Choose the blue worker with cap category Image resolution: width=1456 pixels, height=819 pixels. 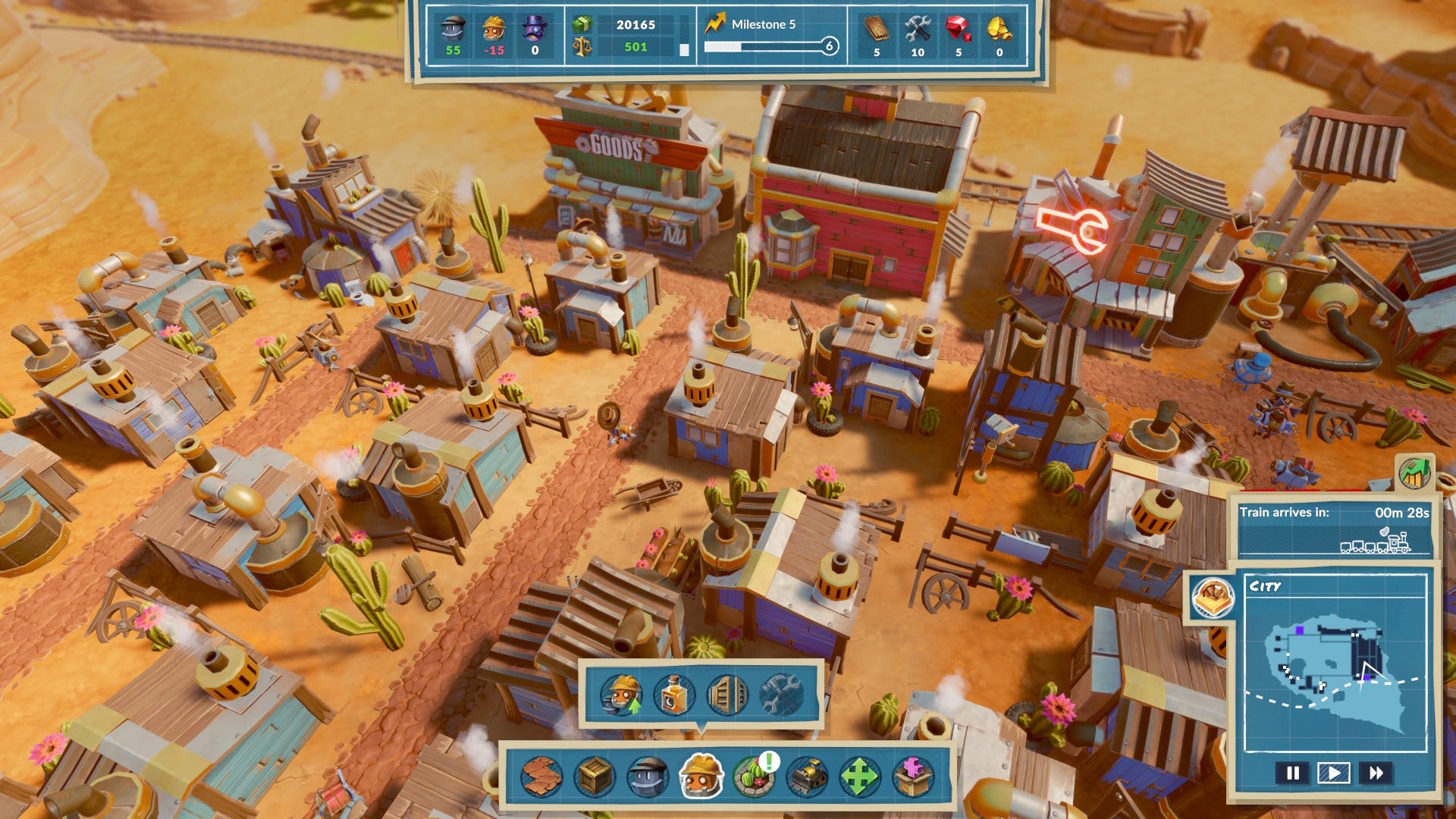648,777
